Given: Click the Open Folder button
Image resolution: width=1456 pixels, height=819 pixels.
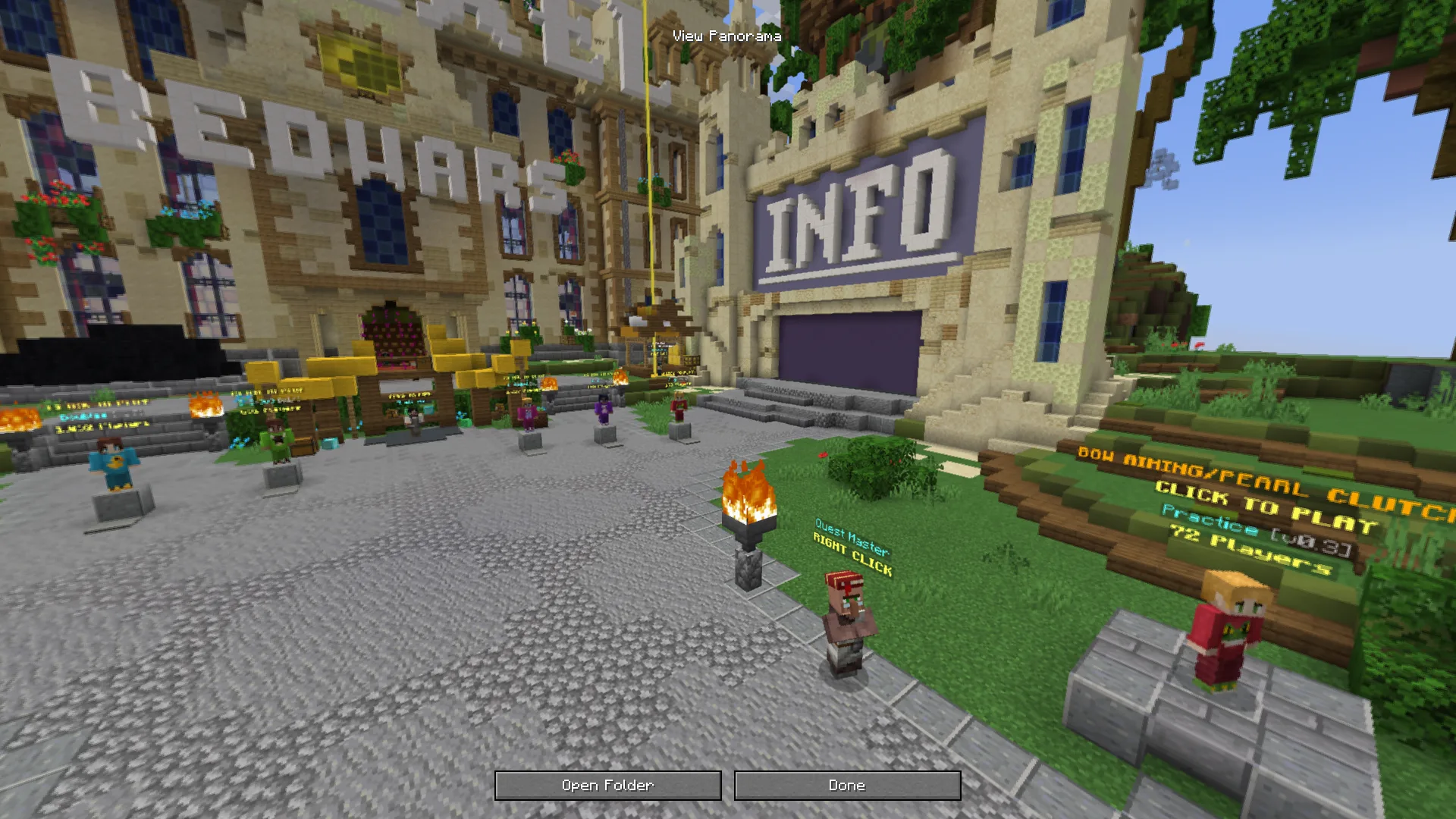Looking at the screenshot, I should 607,786.
